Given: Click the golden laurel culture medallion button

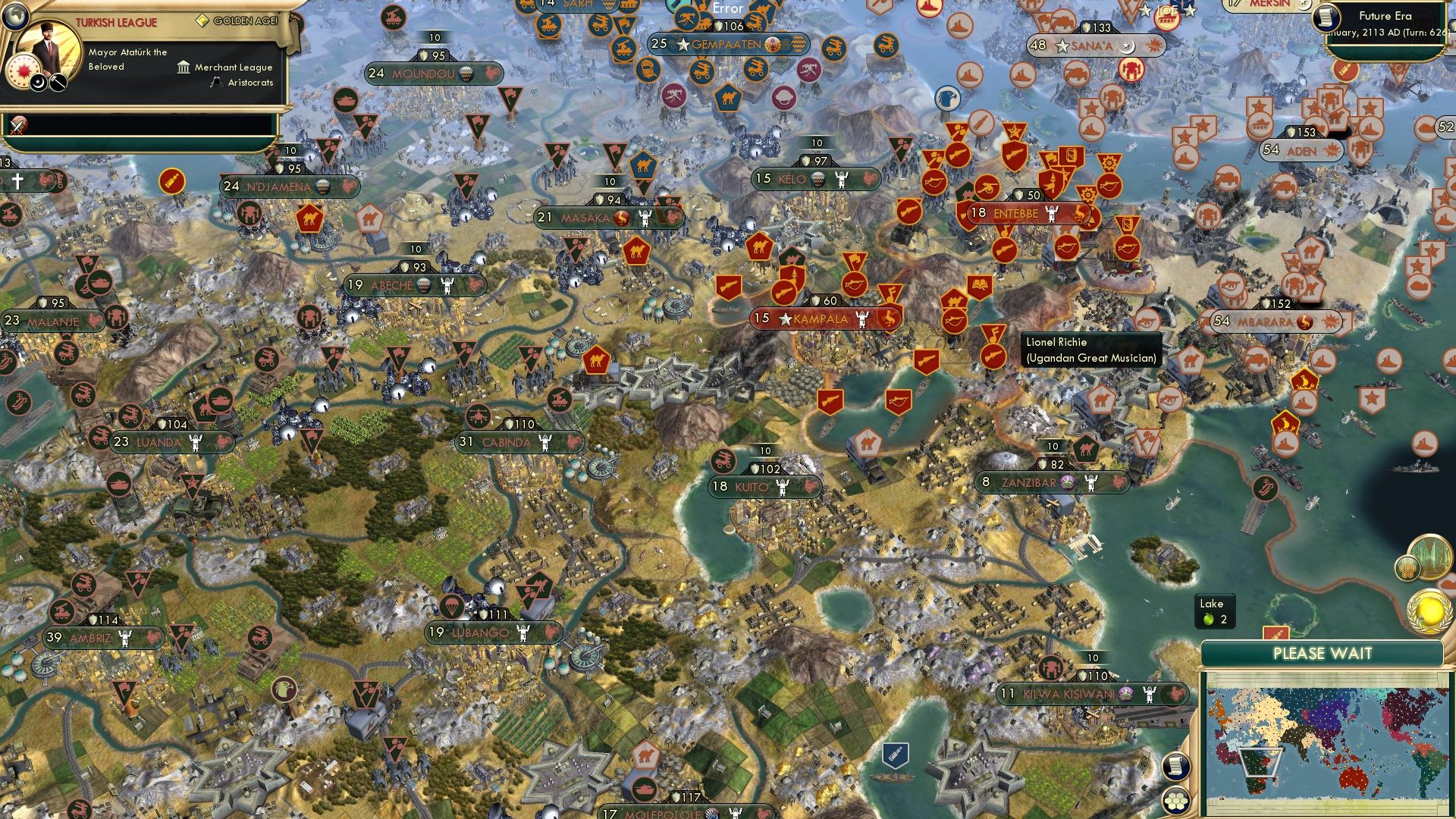Looking at the screenshot, I should pyautogui.click(x=1429, y=609).
